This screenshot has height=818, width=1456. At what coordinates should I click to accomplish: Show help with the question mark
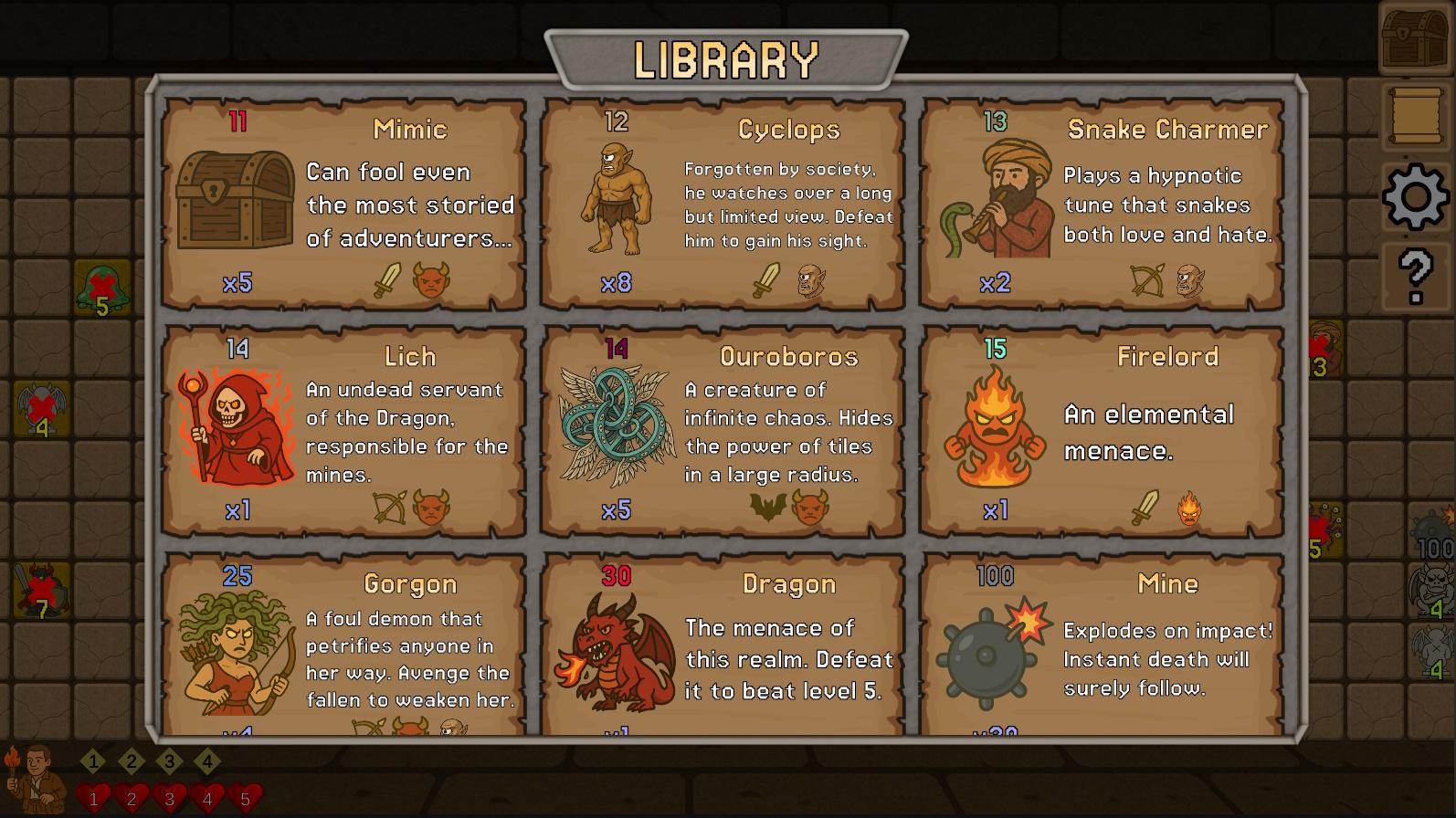(1415, 275)
